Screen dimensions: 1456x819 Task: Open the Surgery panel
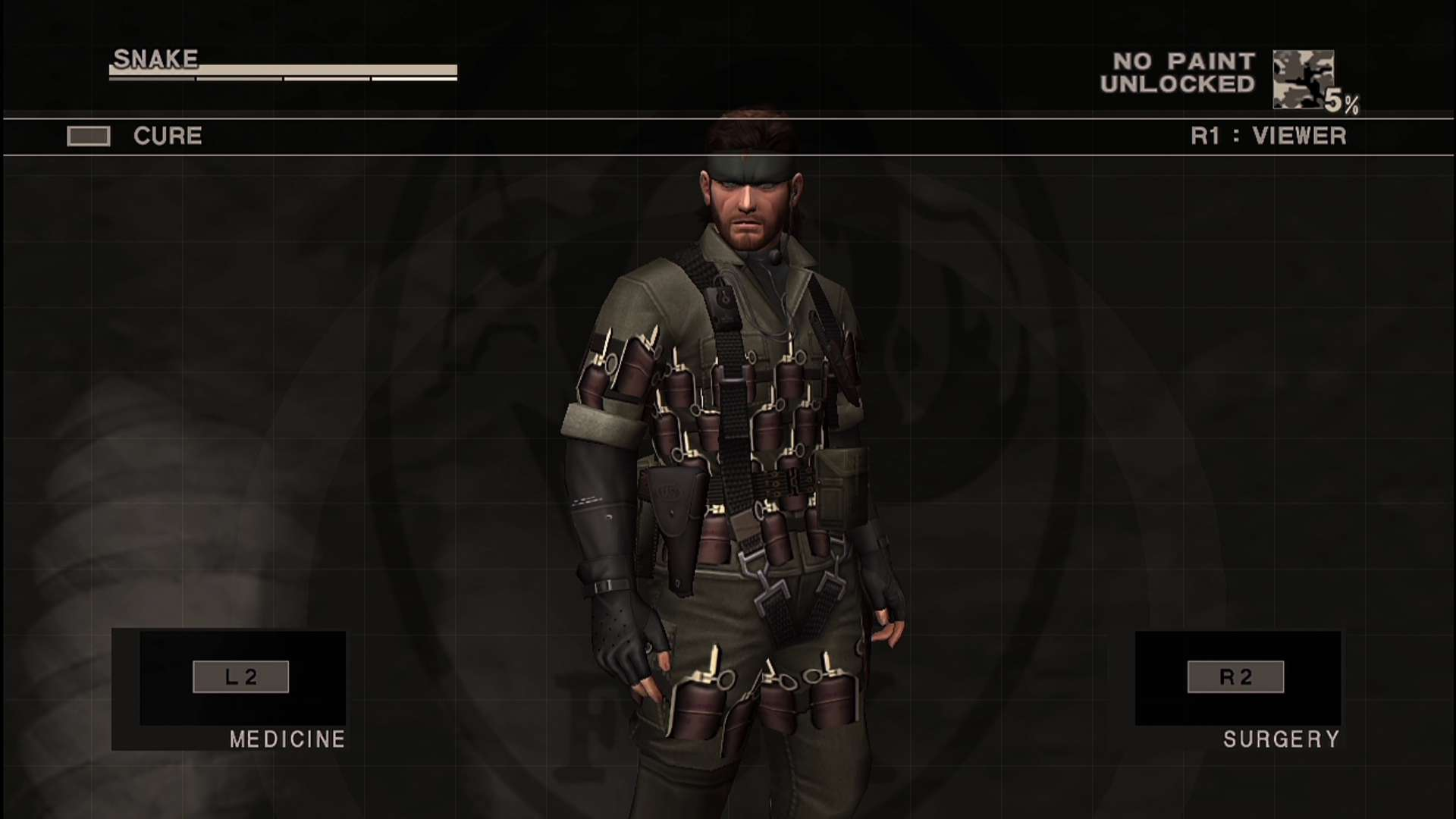(x=1235, y=677)
